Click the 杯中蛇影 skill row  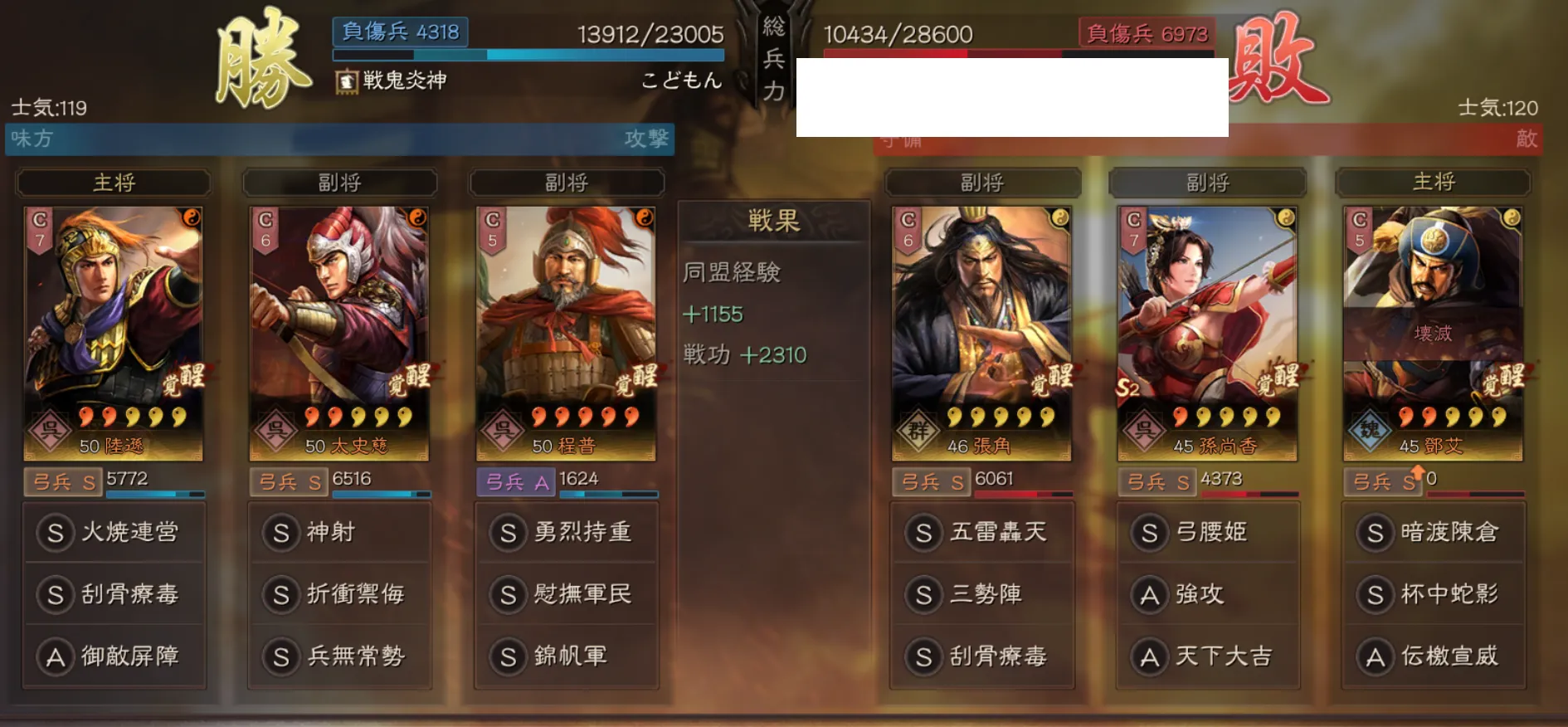[x=1434, y=594]
